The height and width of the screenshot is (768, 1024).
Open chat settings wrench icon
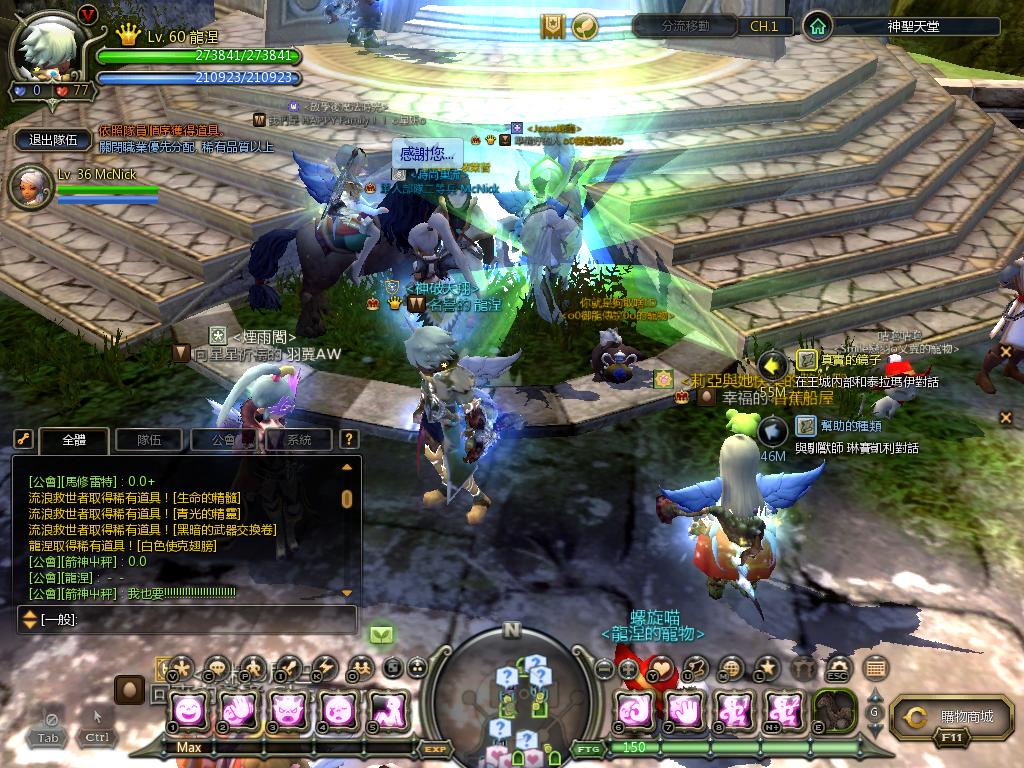22,439
